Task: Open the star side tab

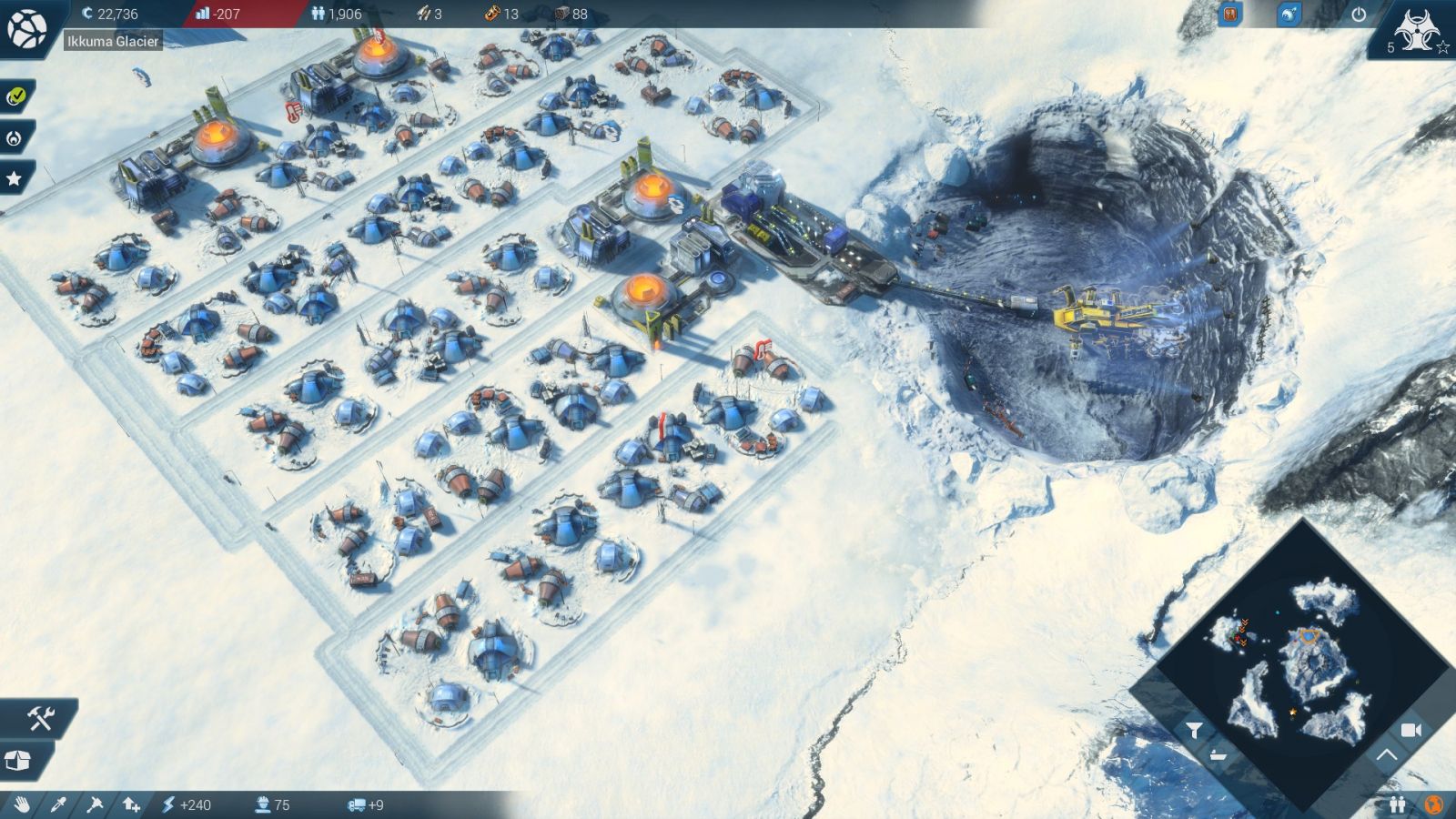Action: click(15, 179)
